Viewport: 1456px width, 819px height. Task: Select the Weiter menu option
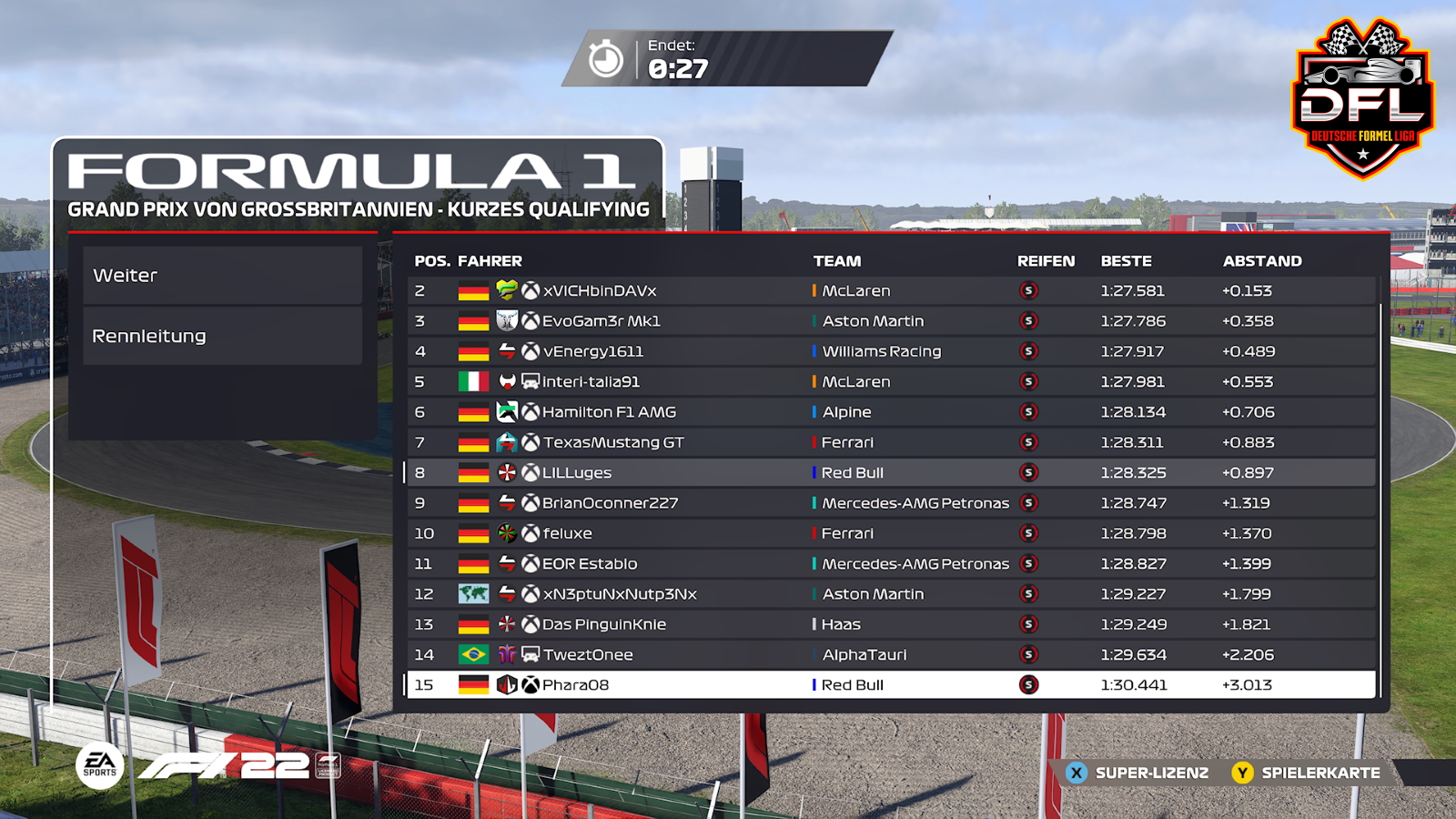(x=222, y=276)
